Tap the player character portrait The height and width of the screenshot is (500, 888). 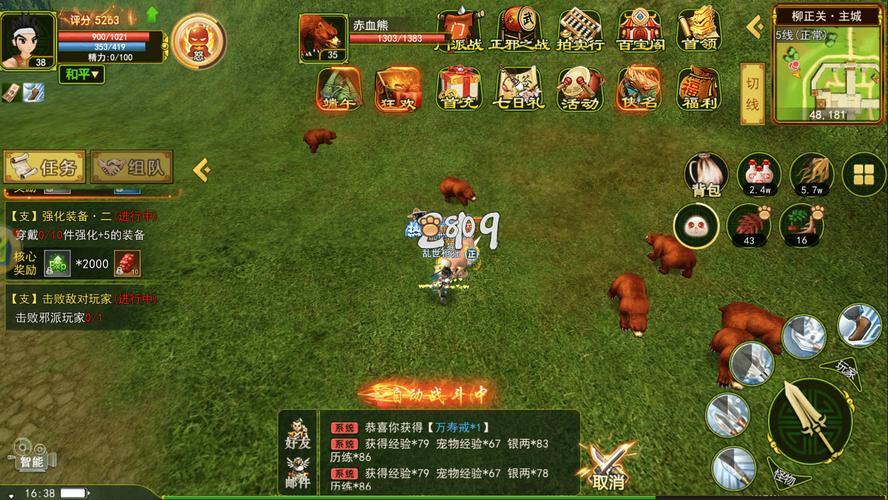tap(27, 38)
